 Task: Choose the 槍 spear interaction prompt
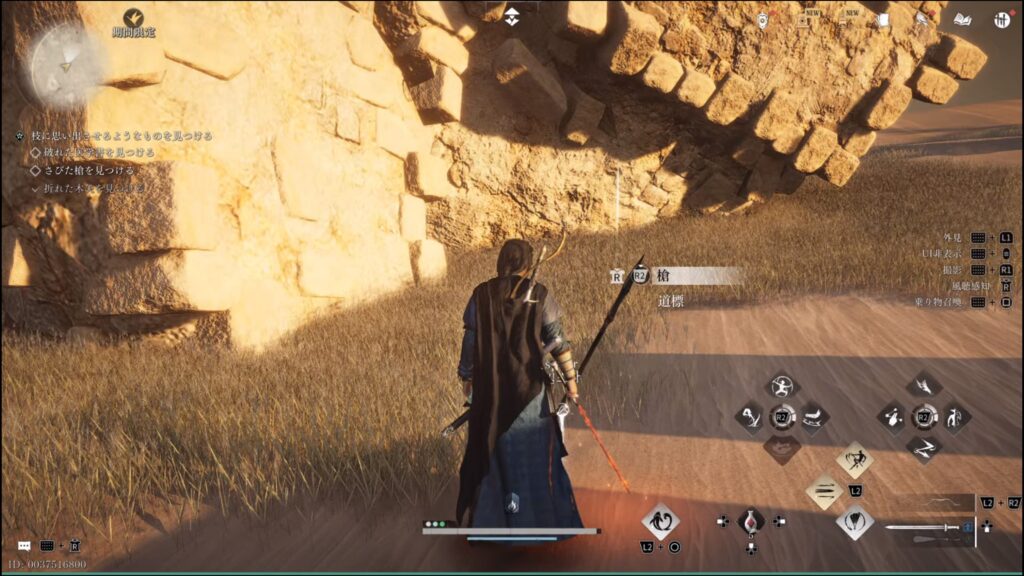point(697,276)
